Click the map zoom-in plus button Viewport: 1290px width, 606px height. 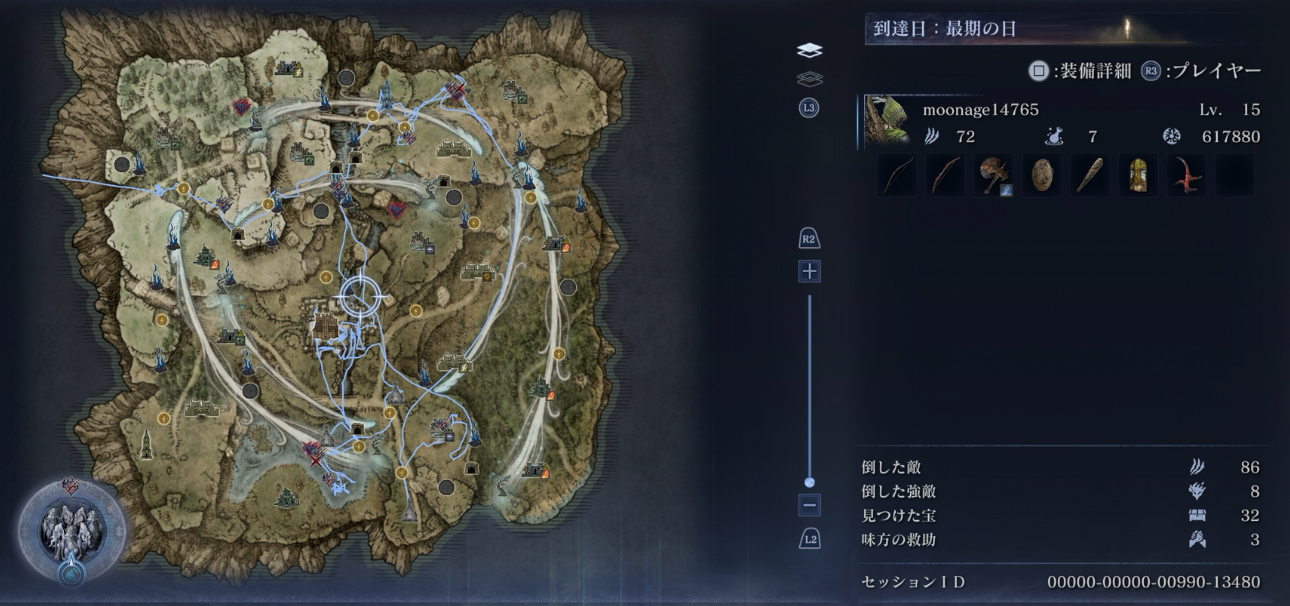tap(809, 271)
